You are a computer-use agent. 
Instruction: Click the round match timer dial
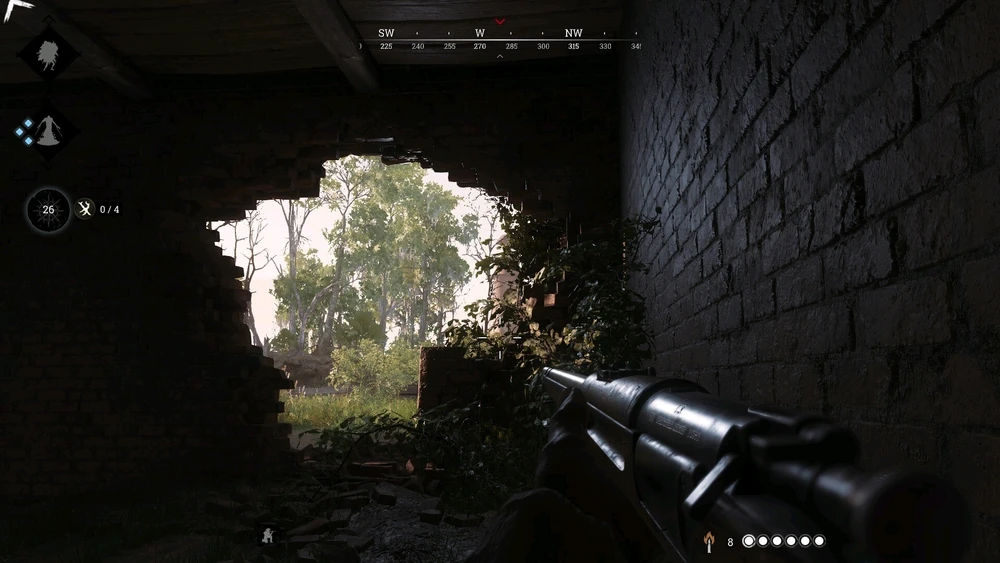click(48, 210)
